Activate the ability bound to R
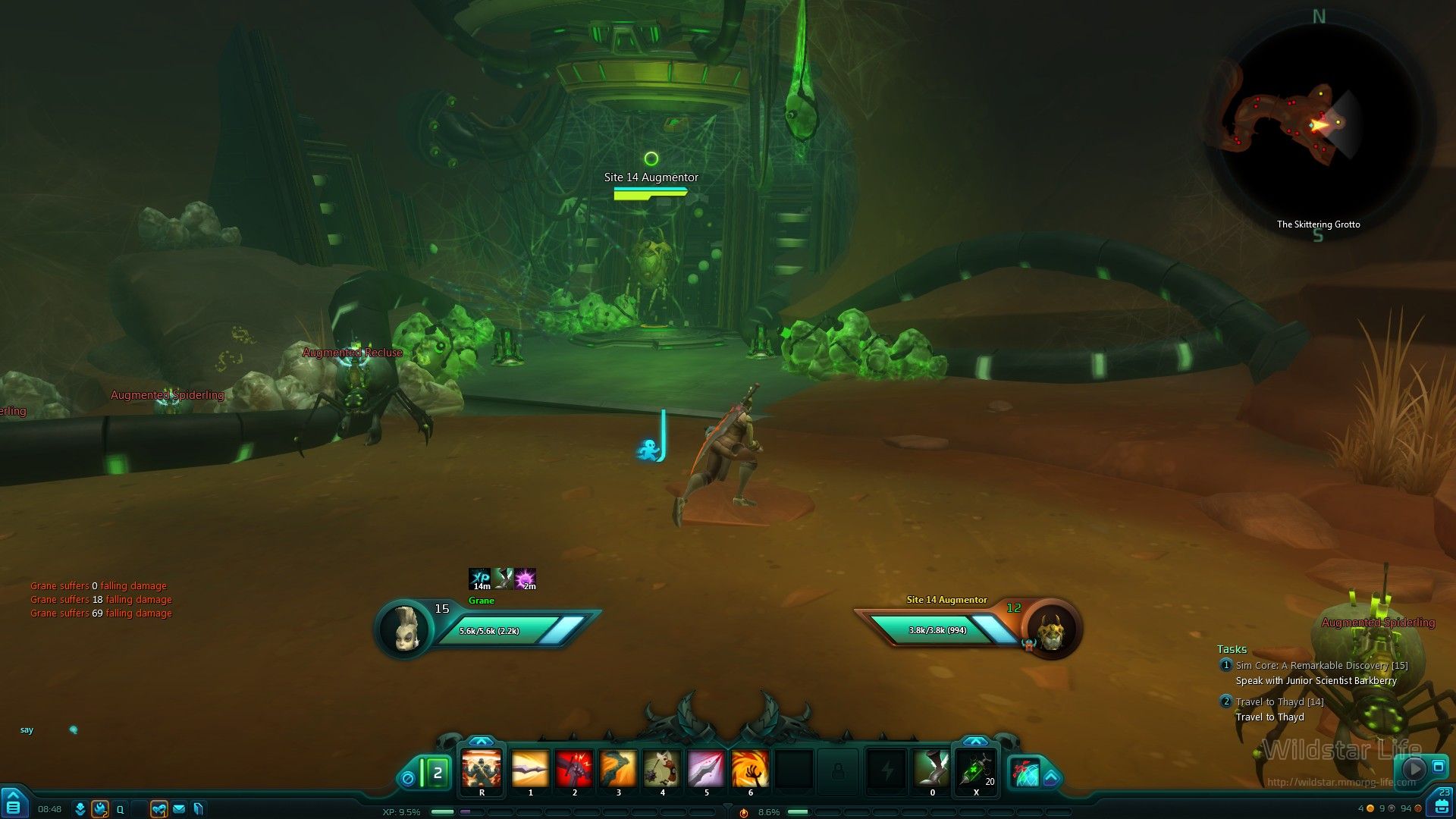This screenshot has width=1456, height=819. click(x=482, y=770)
